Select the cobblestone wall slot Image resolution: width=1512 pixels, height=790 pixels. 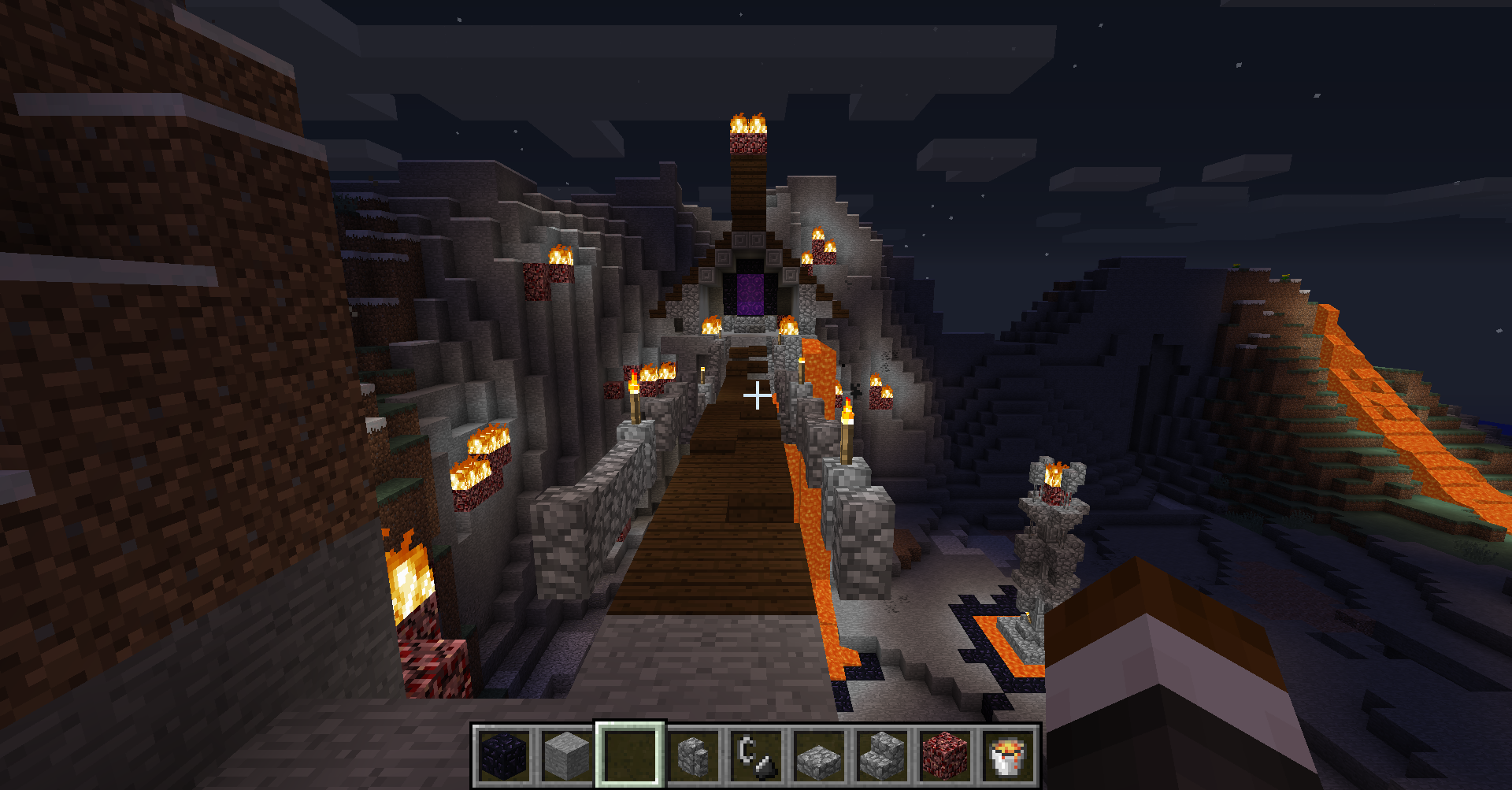pyautogui.click(x=693, y=755)
